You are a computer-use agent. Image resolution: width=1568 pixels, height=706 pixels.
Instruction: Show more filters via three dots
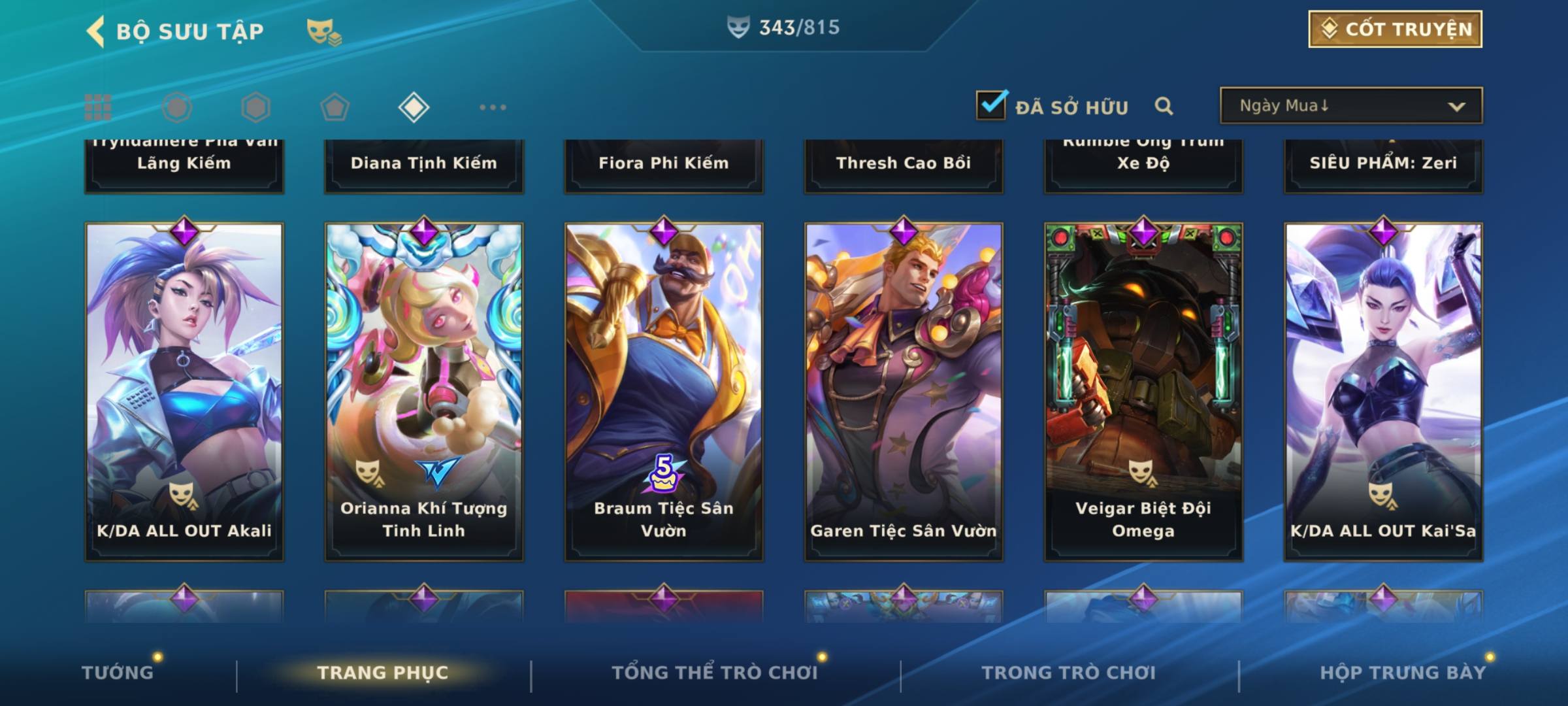click(x=493, y=107)
